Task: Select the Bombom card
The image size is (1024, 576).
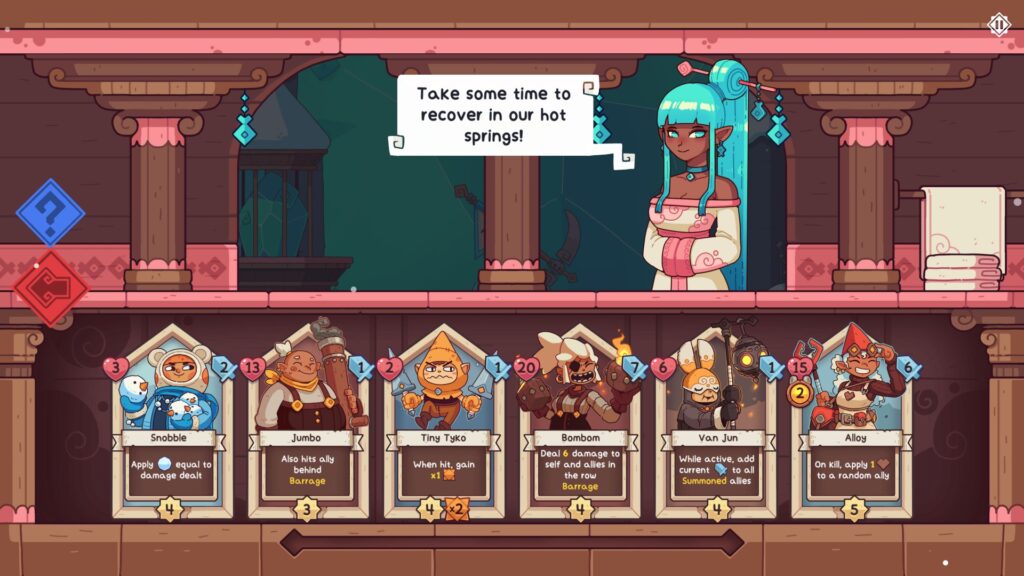Action: point(580,420)
